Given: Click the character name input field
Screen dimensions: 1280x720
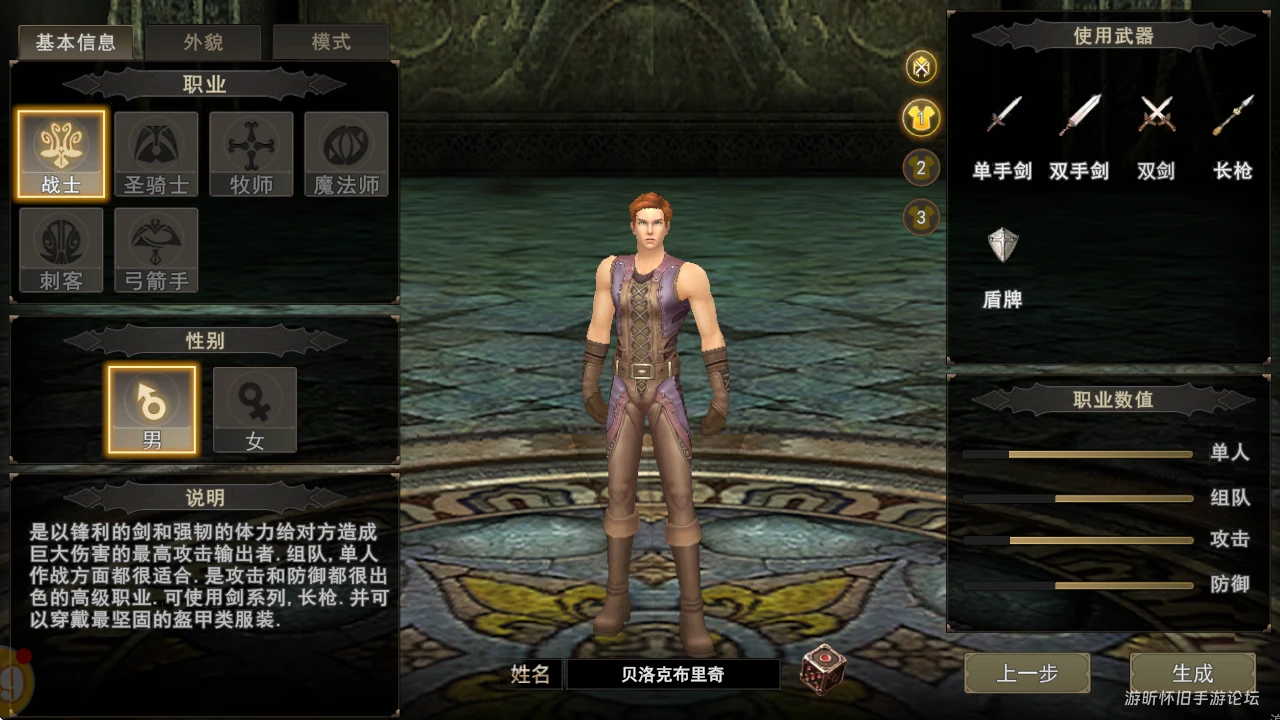Looking at the screenshot, I should pyautogui.click(x=672, y=674).
